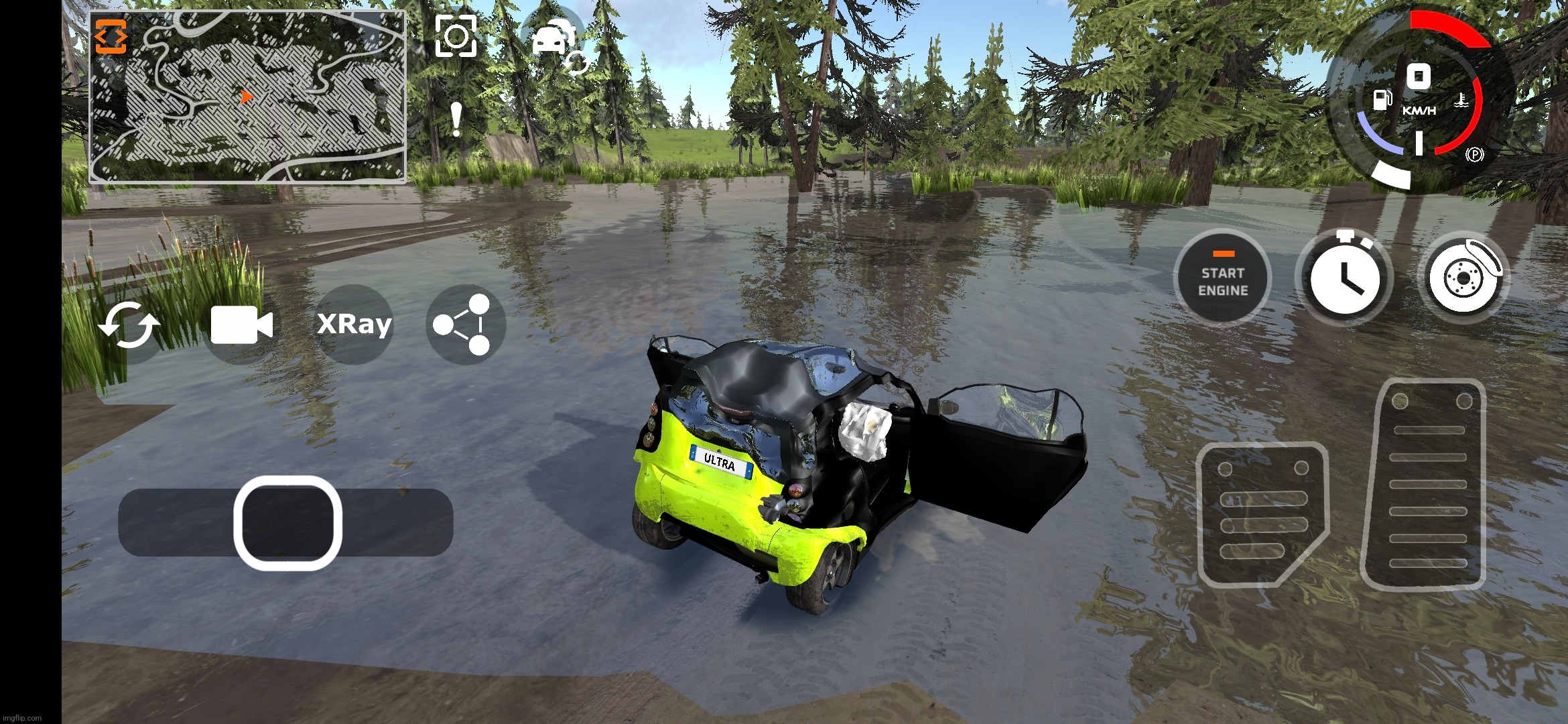
Task: Tap the START ENGINE button
Action: coord(1222,278)
